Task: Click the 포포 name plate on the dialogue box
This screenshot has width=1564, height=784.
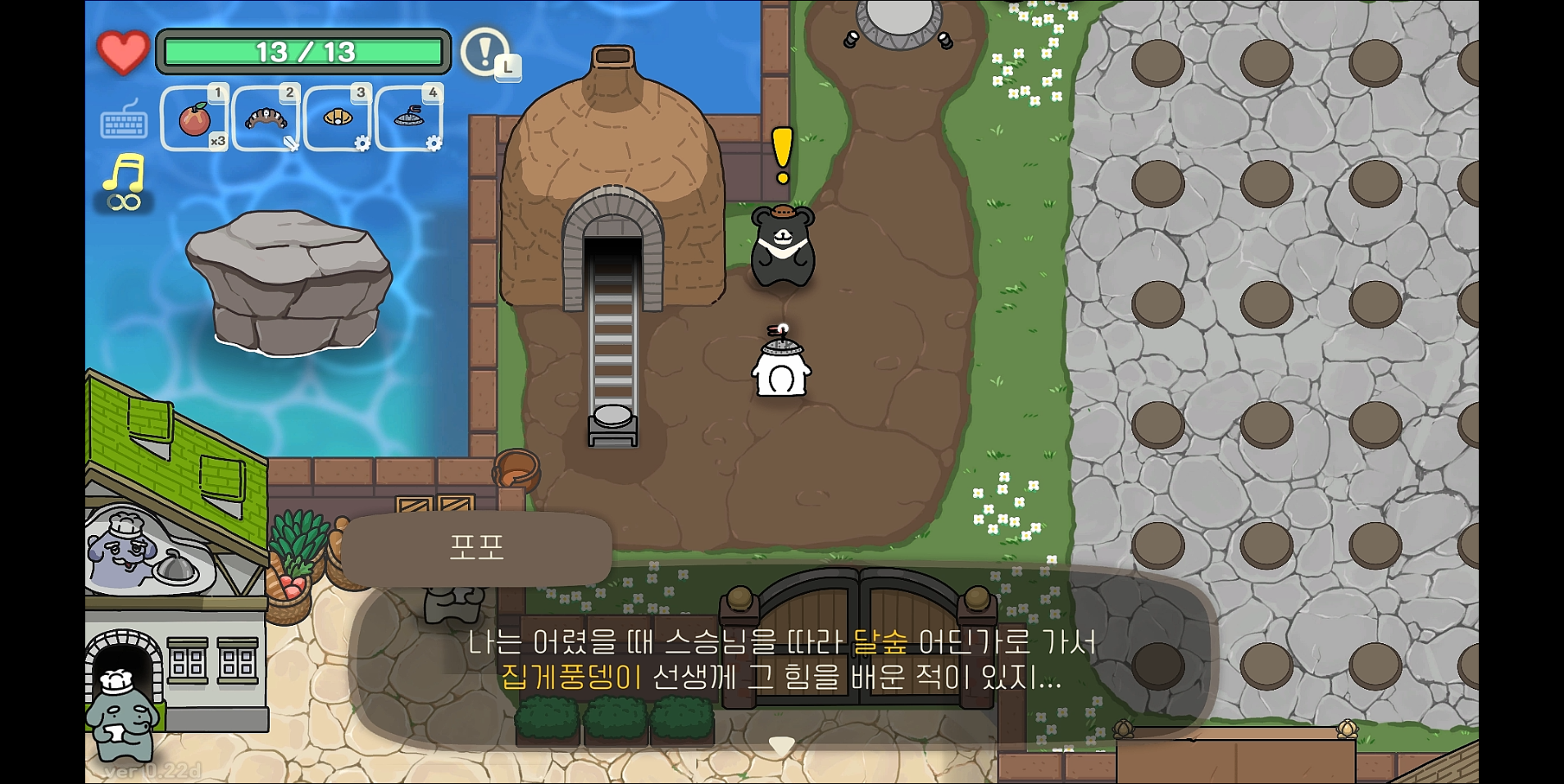Action: [478, 549]
